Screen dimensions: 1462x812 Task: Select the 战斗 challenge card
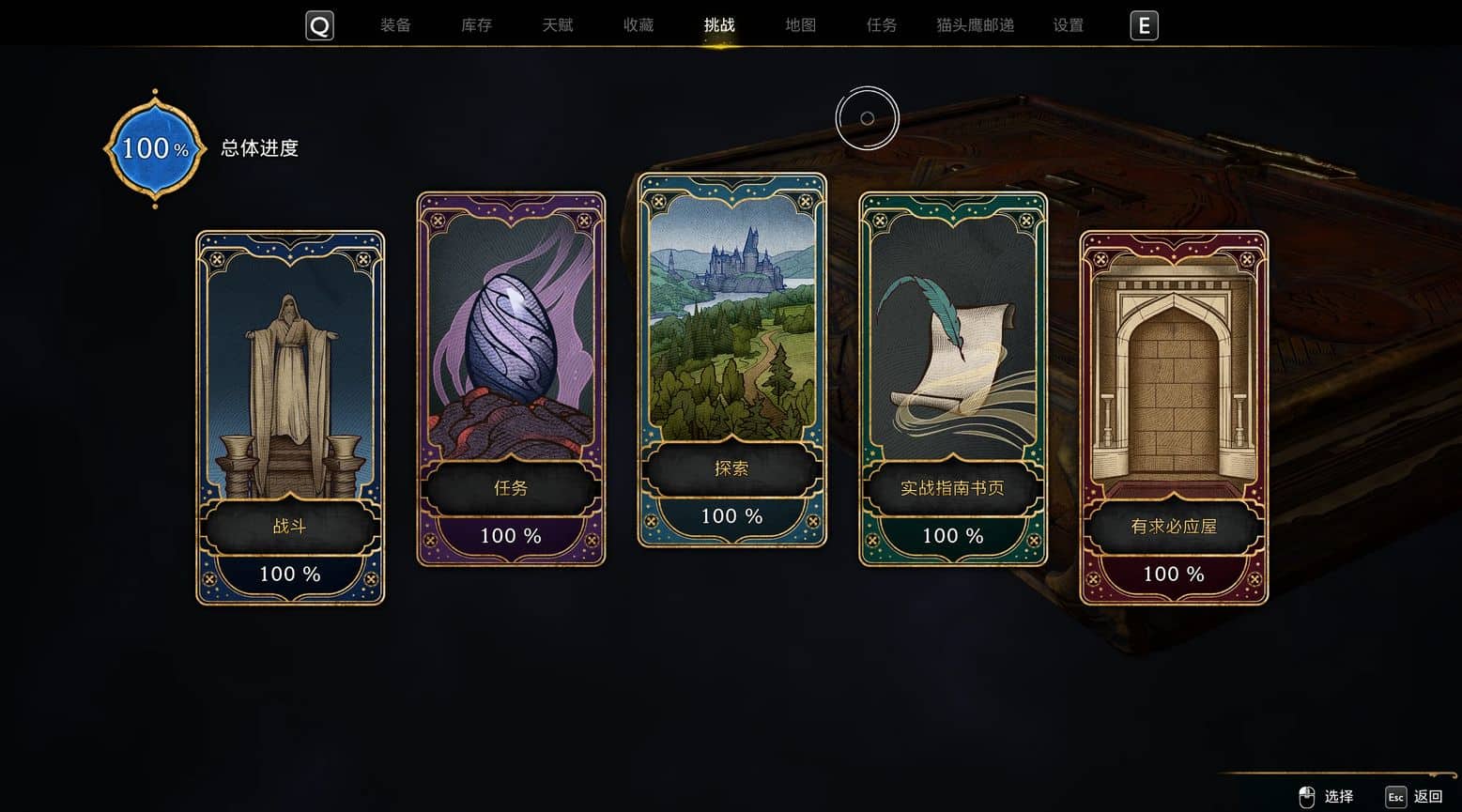click(290, 418)
